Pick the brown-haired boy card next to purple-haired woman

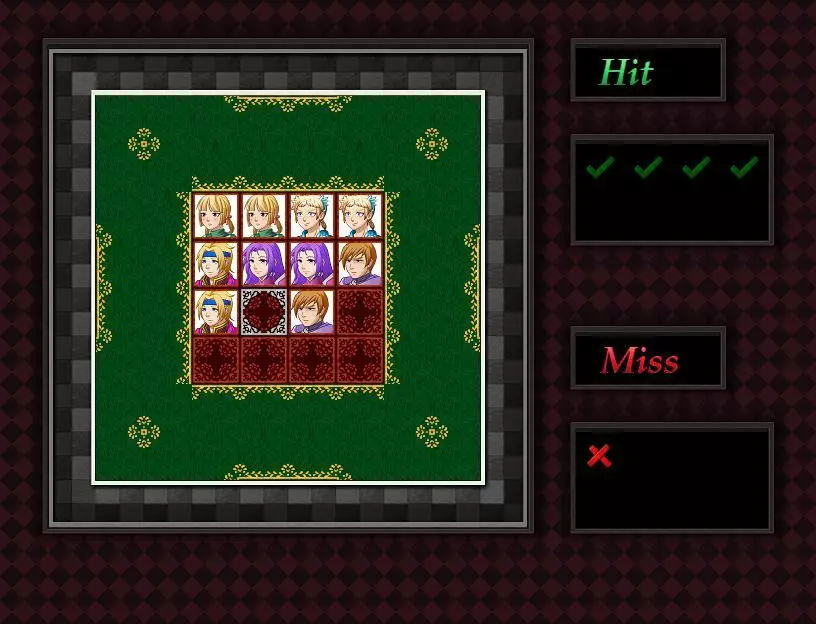(360, 264)
